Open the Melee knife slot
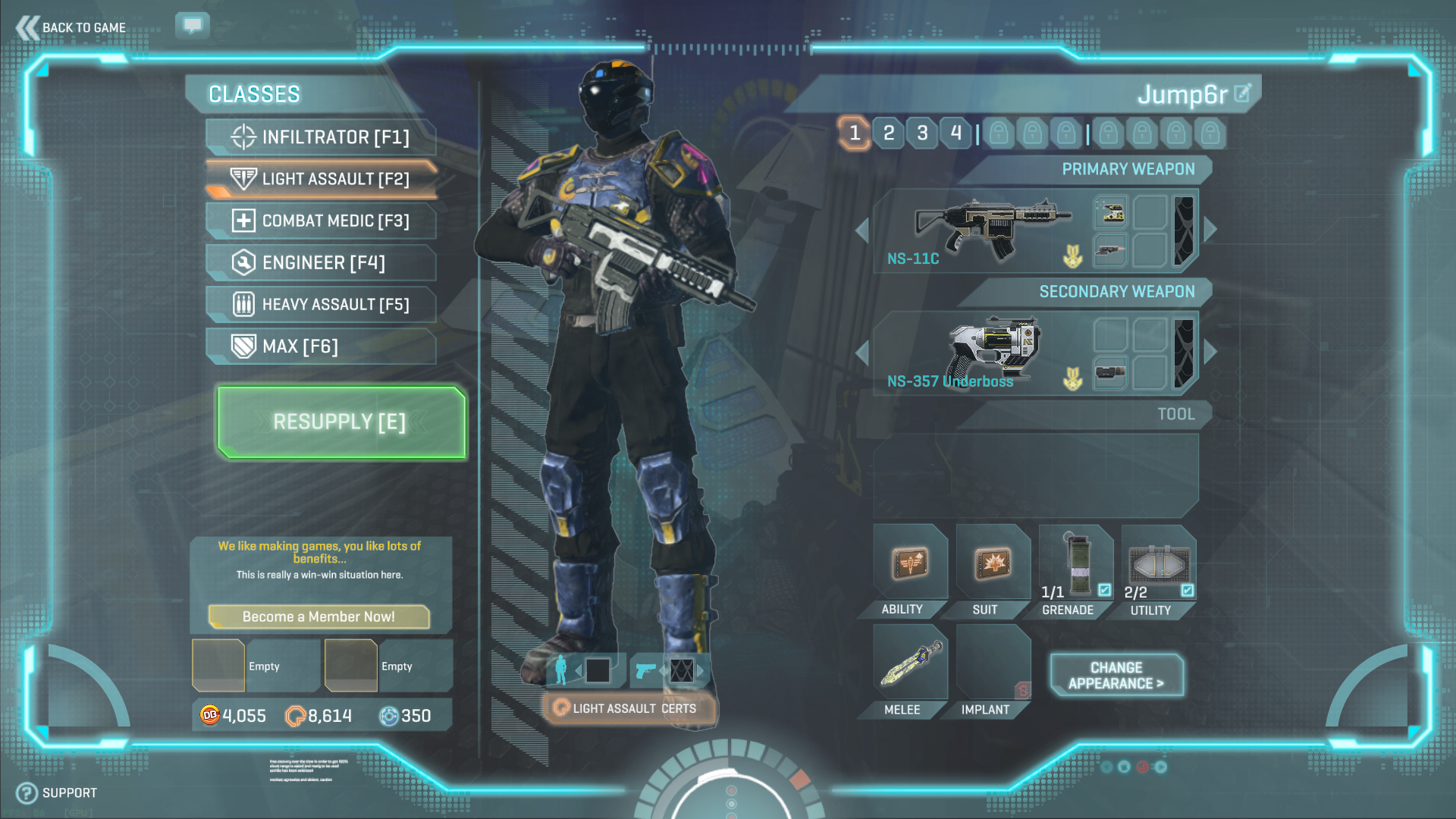Screen dimensions: 1456x819 tap(909, 664)
